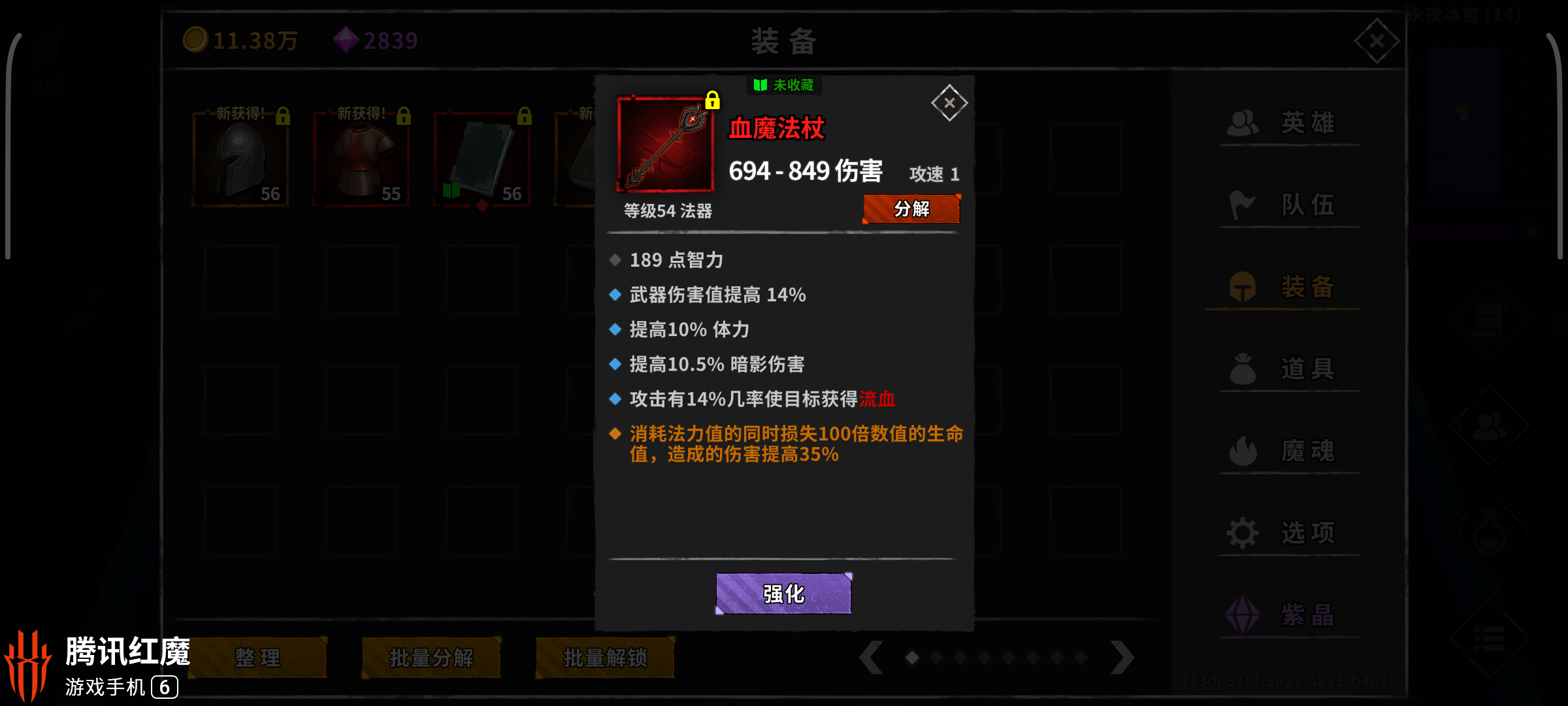Toggle the yellow lock on the blood staff

coord(713,101)
